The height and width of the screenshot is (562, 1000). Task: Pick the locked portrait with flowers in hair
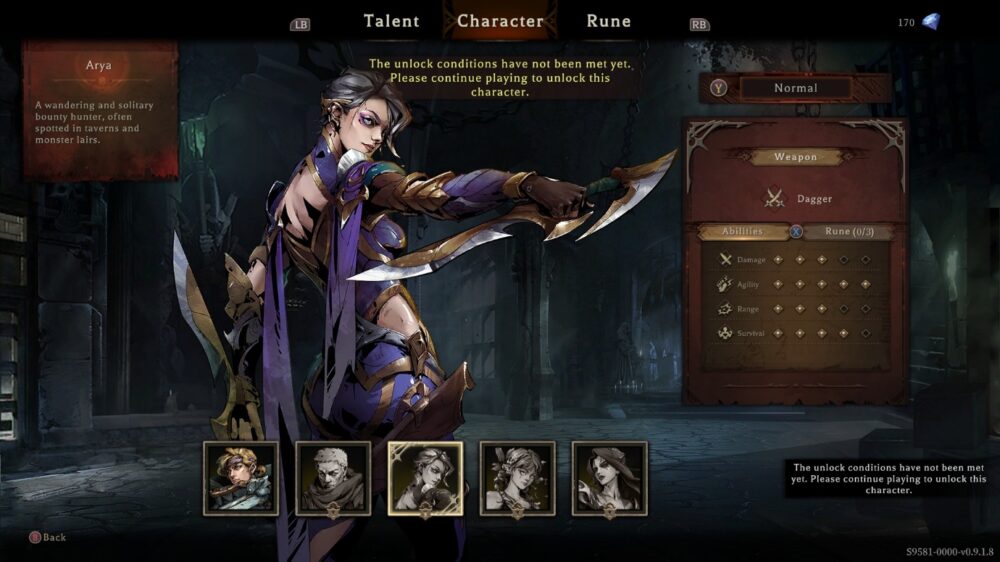(517, 478)
